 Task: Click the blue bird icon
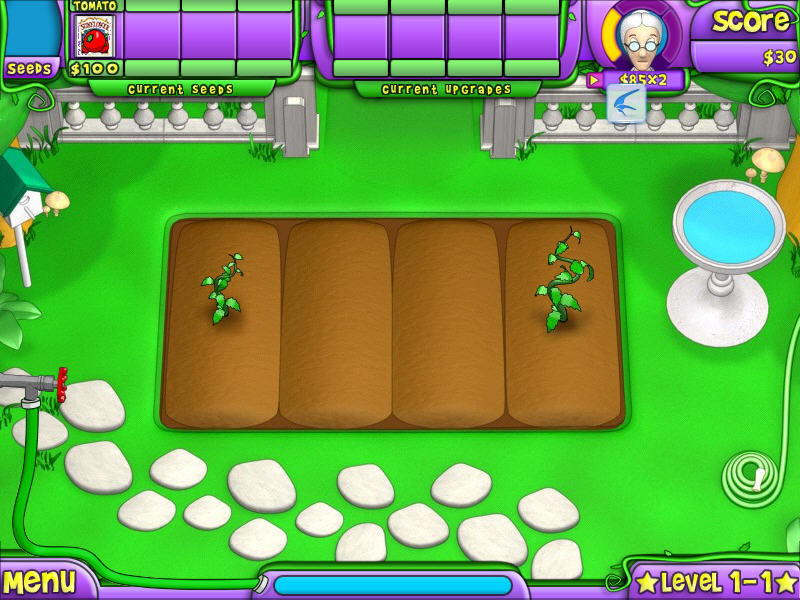coord(627,103)
